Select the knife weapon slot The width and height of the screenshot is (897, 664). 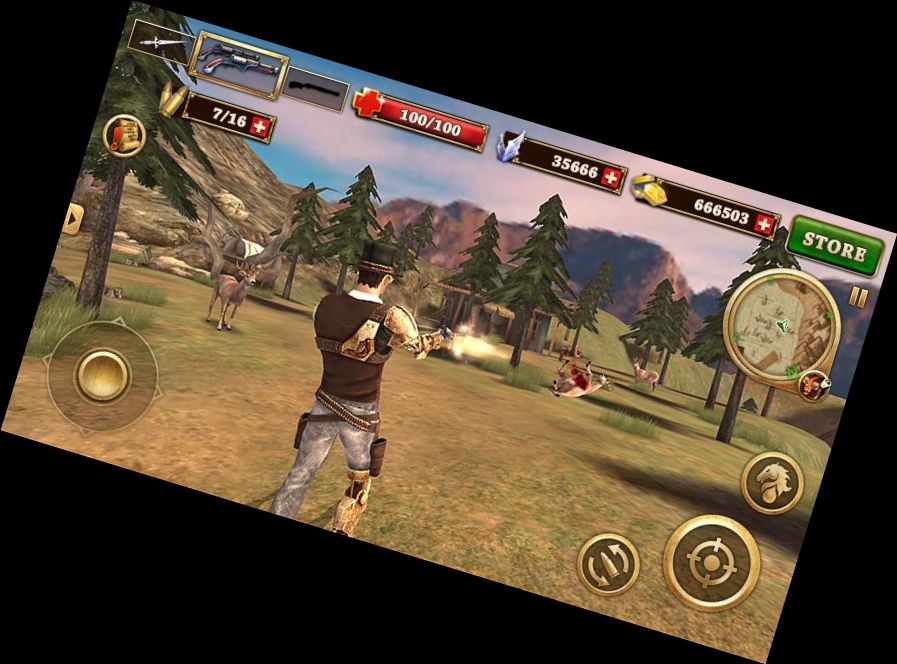tap(157, 41)
